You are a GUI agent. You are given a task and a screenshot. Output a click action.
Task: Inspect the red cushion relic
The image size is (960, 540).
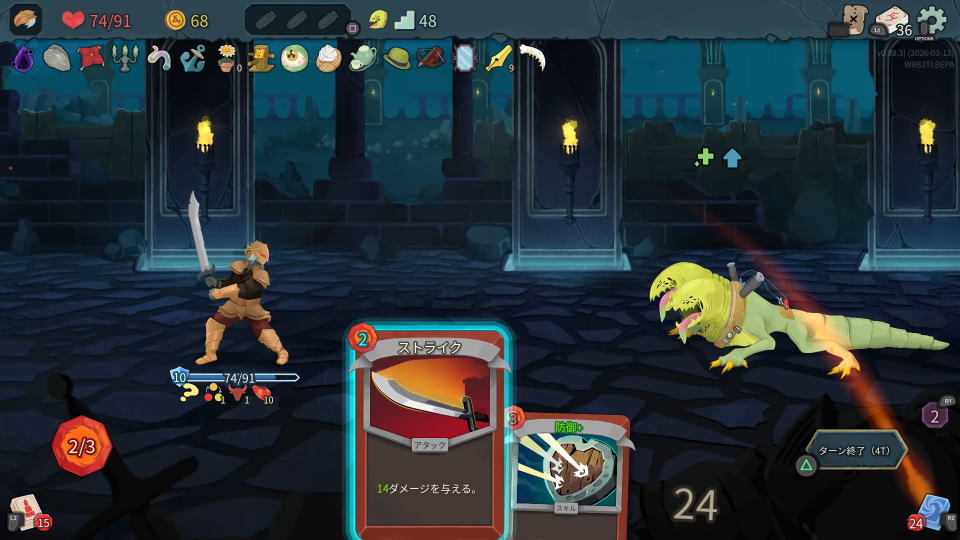(91, 57)
